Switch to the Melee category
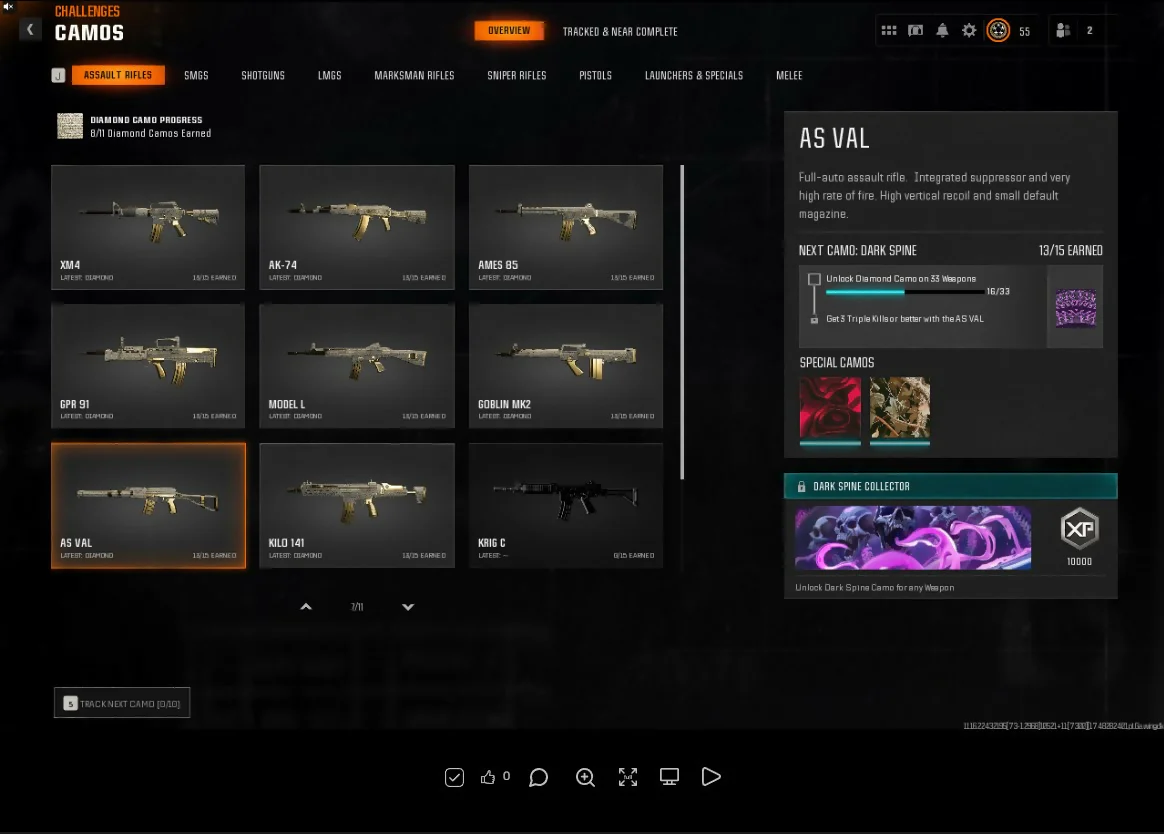The height and width of the screenshot is (834, 1164). pos(789,76)
